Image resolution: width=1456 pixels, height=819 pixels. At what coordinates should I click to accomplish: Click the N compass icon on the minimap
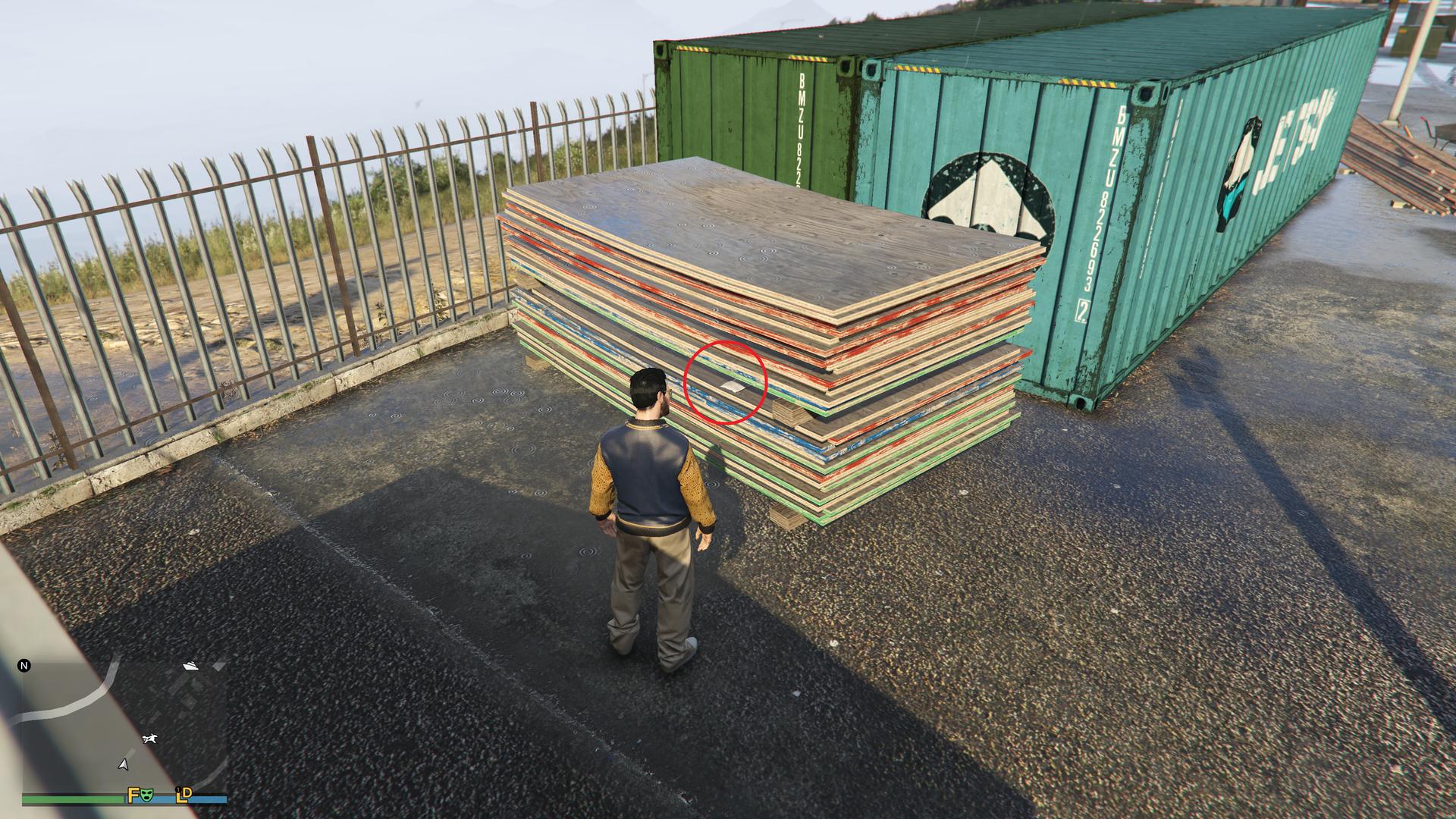(x=24, y=666)
